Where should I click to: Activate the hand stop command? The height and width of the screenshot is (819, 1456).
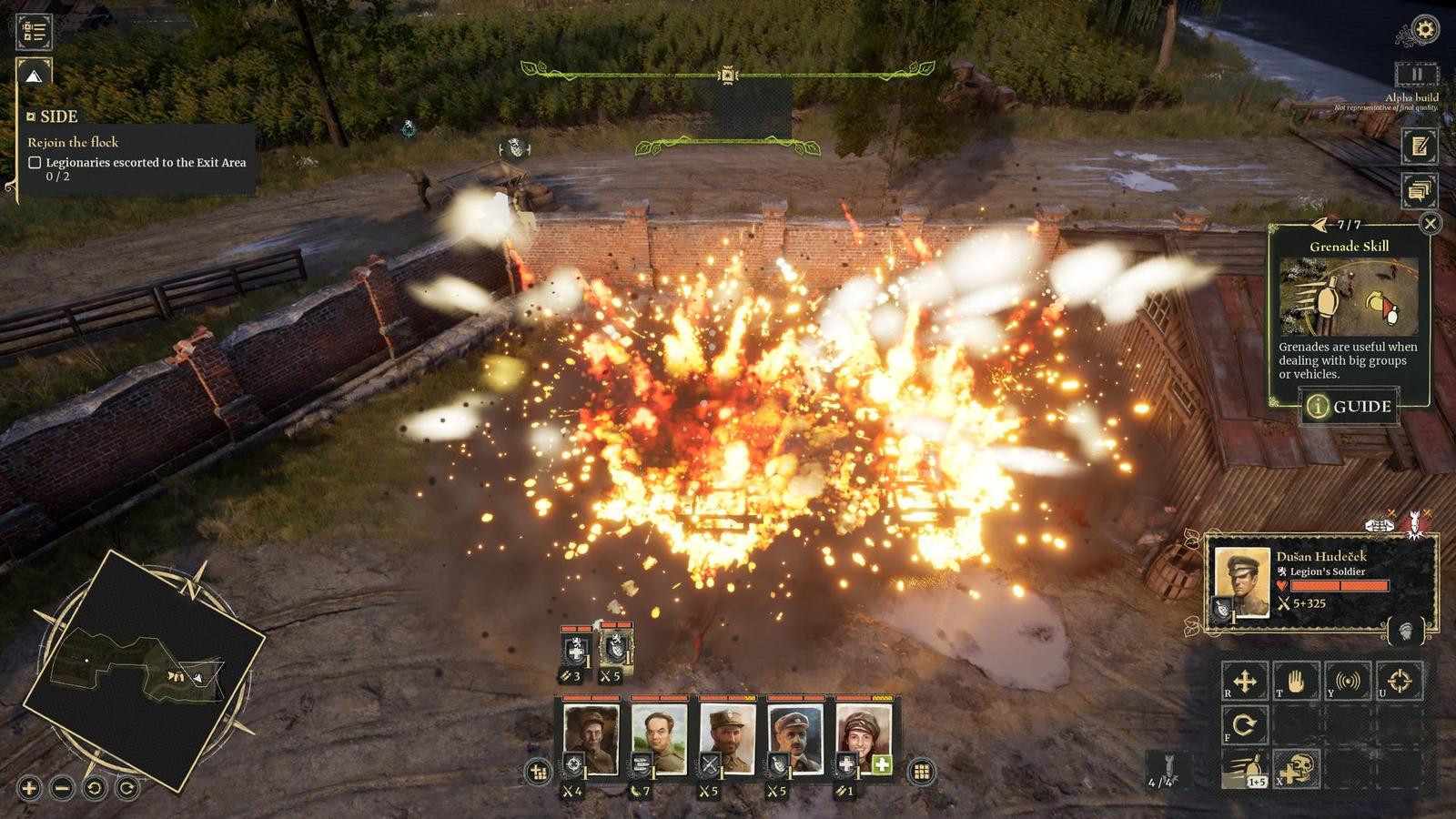[x=1296, y=681]
